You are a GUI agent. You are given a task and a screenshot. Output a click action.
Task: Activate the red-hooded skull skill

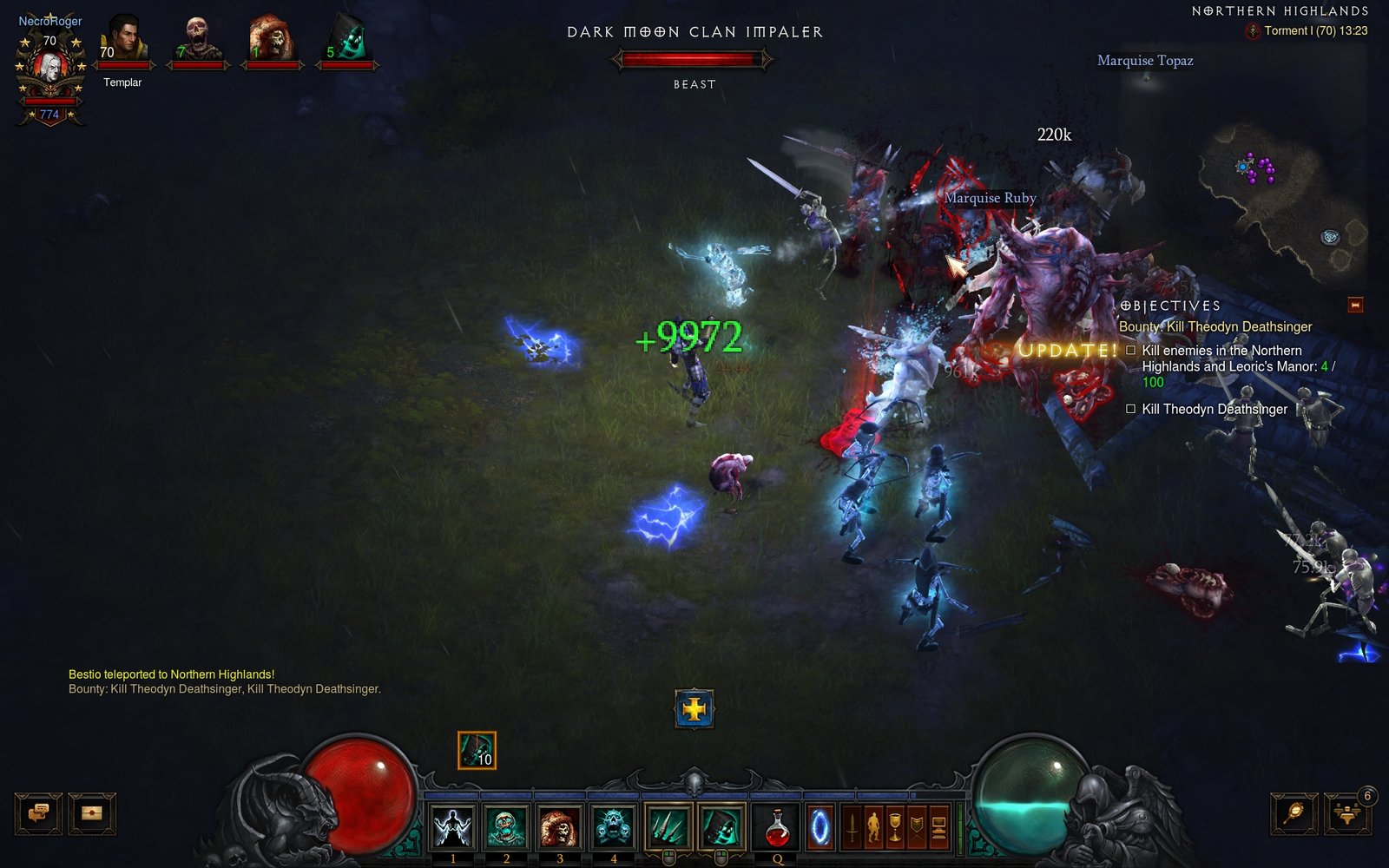tap(559, 826)
